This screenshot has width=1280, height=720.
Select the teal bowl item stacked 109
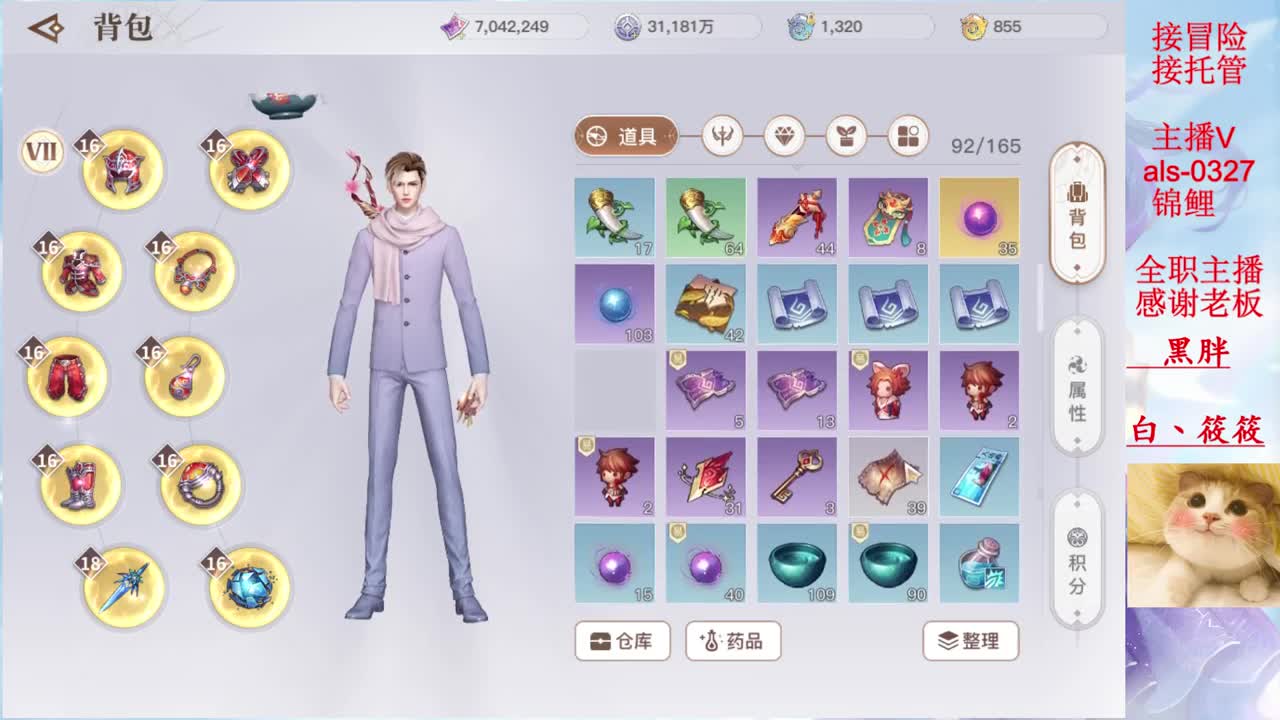click(x=796, y=563)
